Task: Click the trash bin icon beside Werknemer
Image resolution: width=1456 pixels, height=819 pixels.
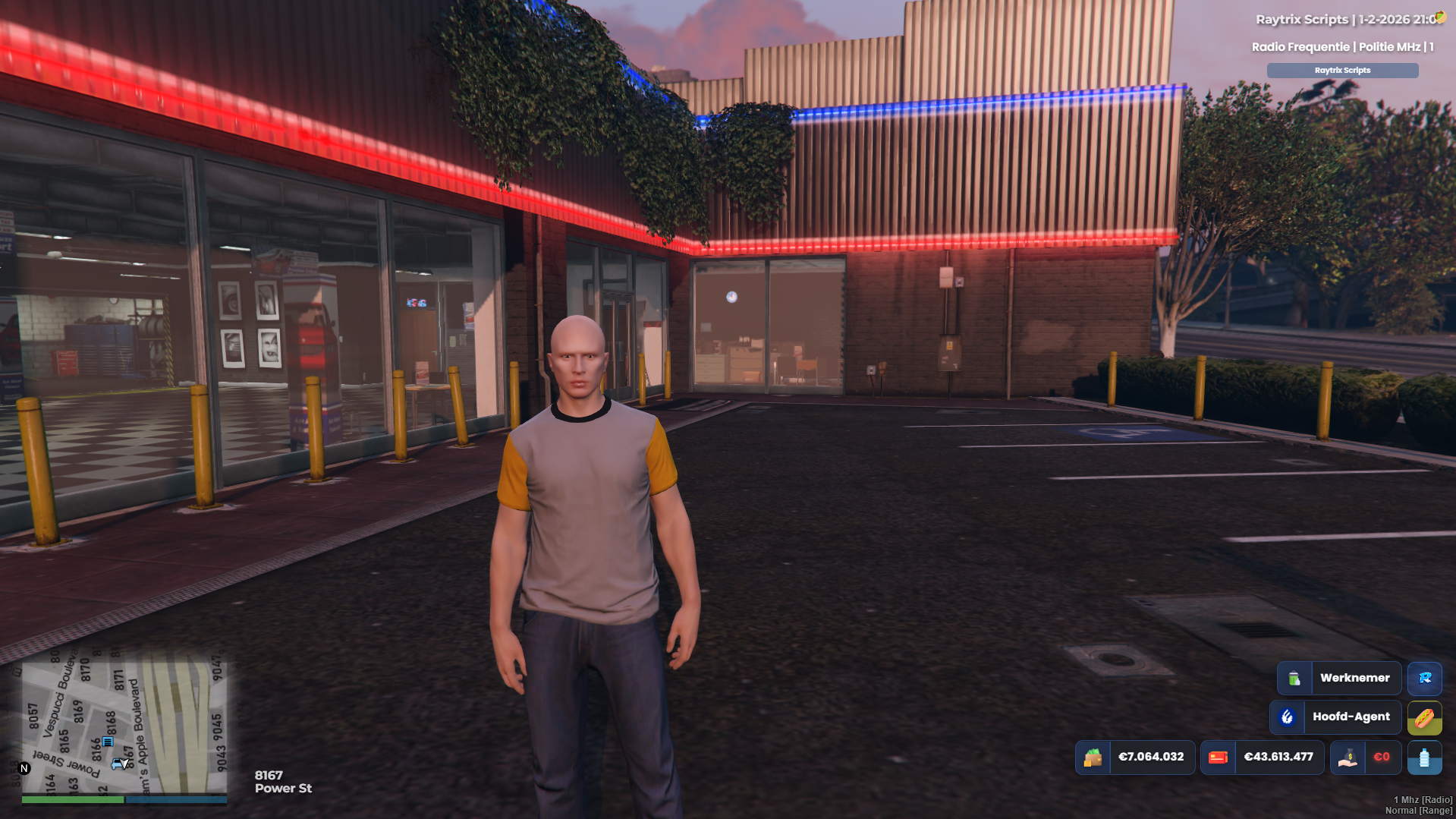Action: coord(1294,678)
